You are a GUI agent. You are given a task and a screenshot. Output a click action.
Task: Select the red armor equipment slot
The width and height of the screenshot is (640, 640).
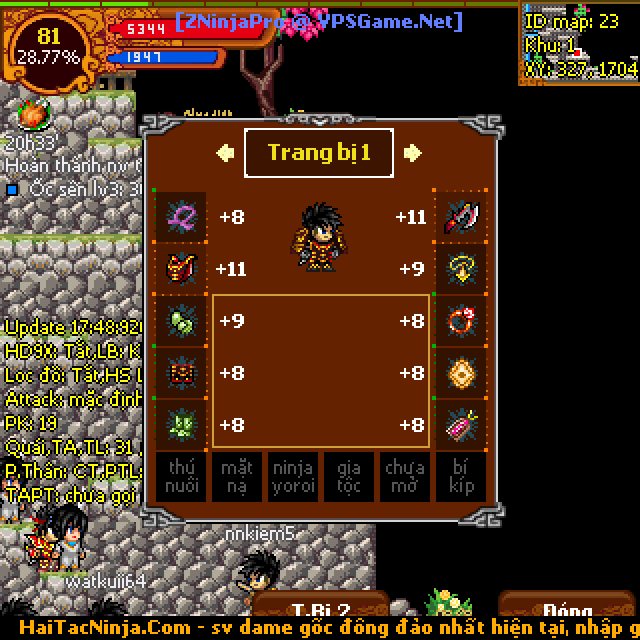pos(182,269)
